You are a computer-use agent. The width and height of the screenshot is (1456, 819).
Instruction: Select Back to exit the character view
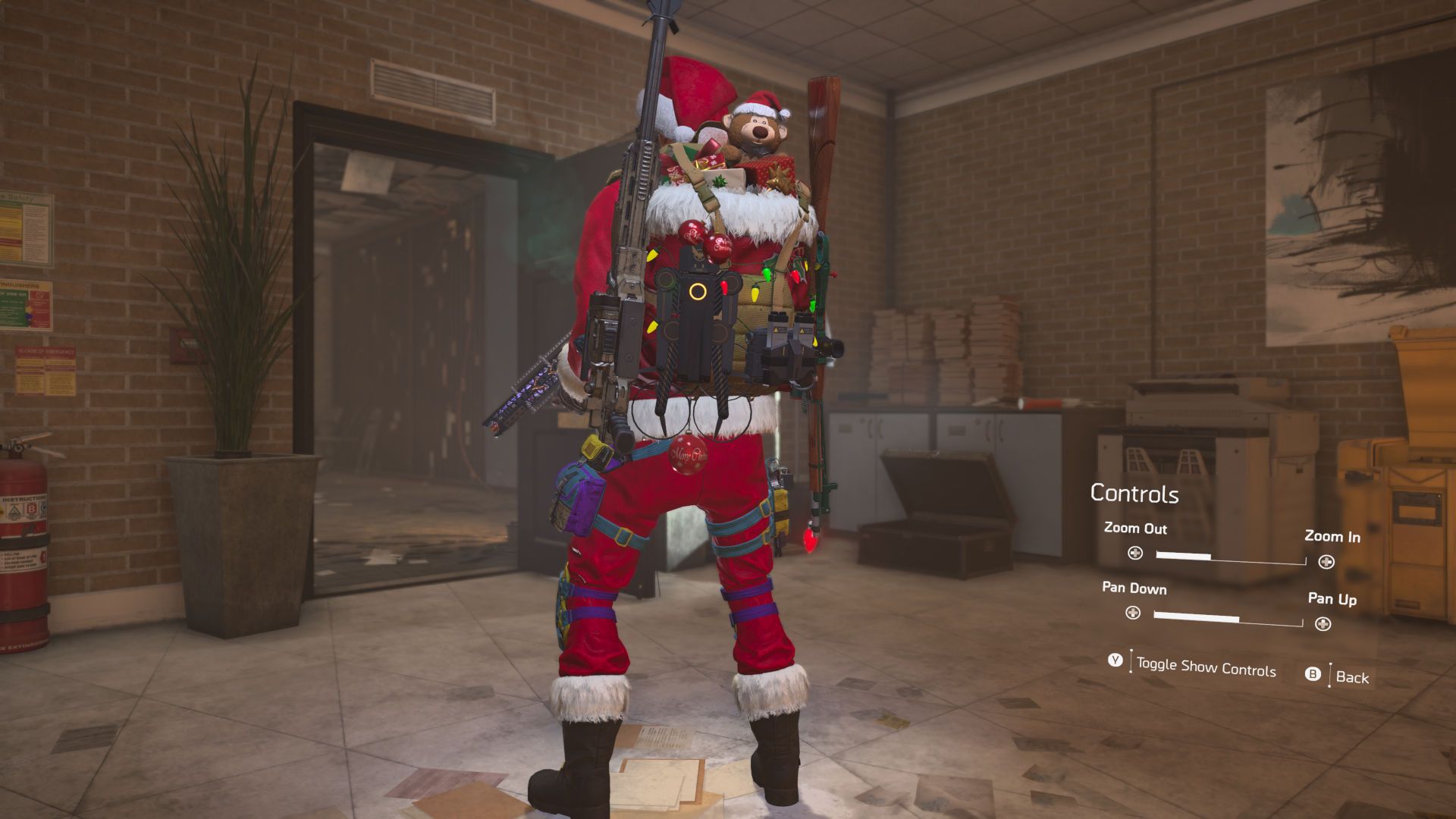[1355, 678]
